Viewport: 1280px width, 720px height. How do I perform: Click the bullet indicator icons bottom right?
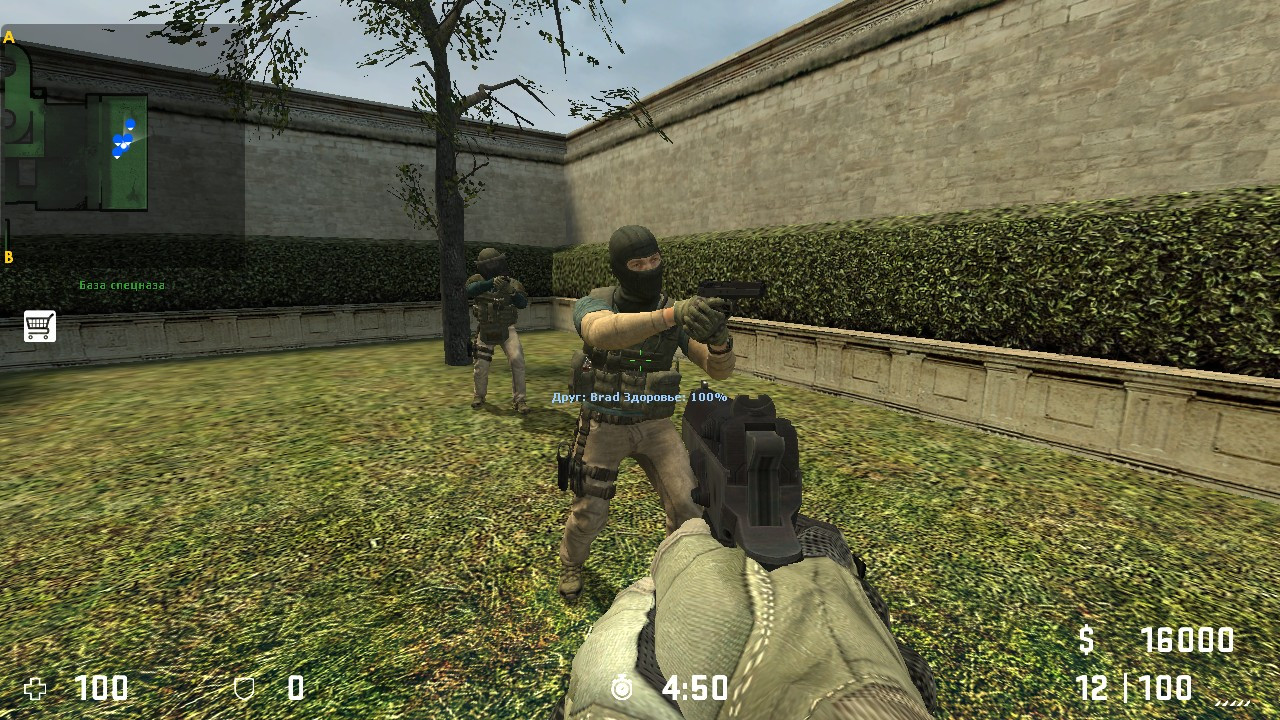point(1233,703)
